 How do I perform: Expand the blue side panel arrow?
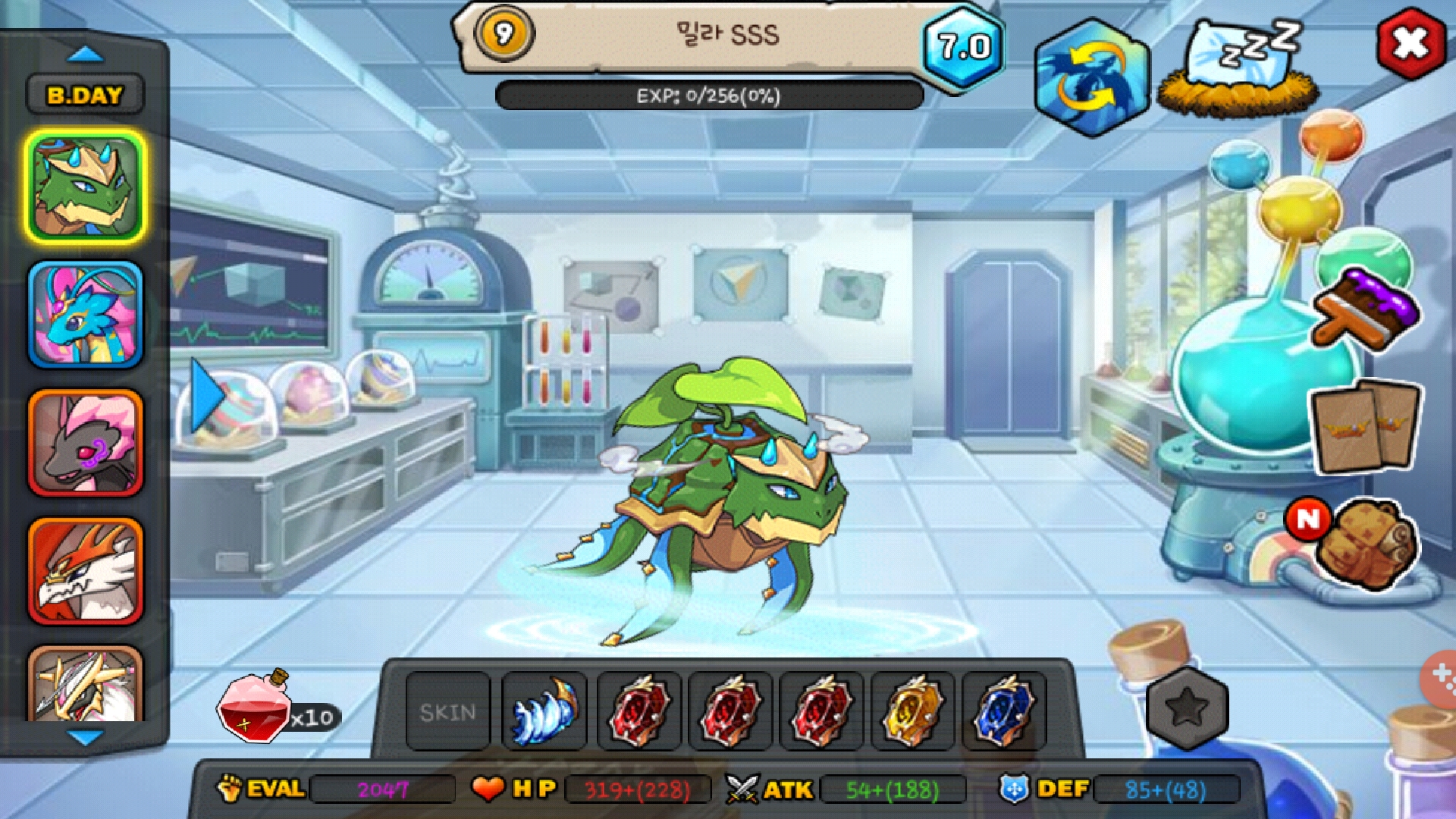pos(205,396)
